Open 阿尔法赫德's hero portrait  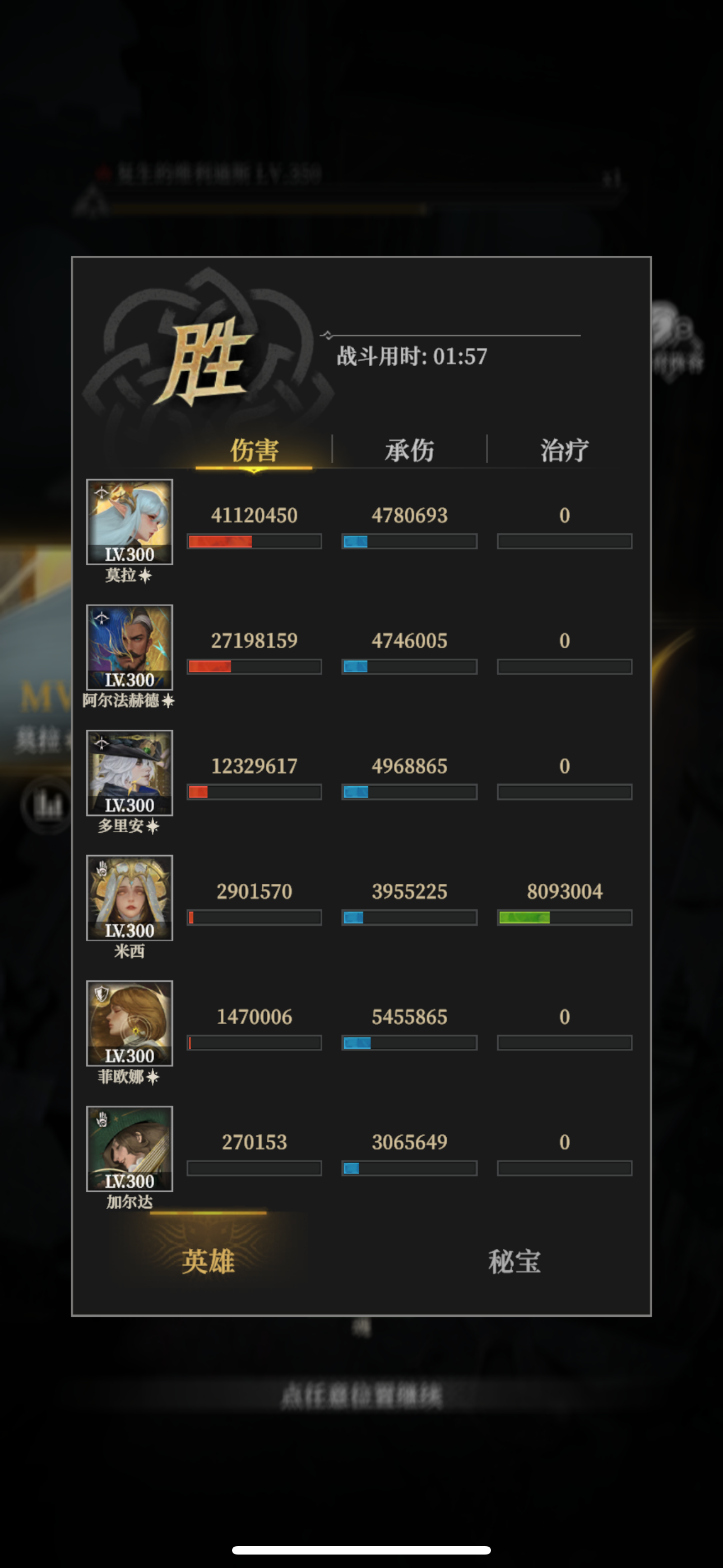click(x=129, y=649)
